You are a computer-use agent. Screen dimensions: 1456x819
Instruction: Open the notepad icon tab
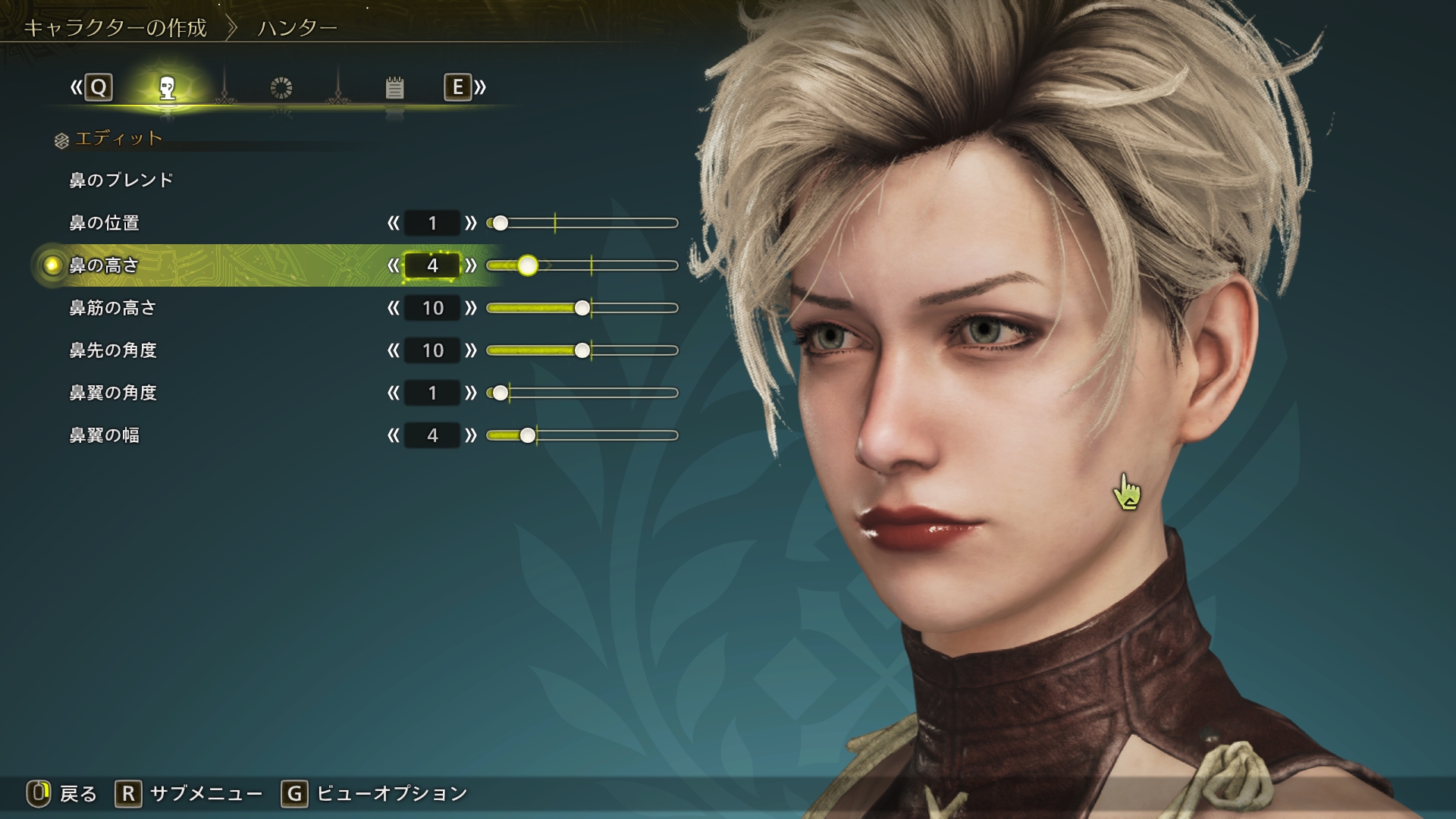click(394, 88)
